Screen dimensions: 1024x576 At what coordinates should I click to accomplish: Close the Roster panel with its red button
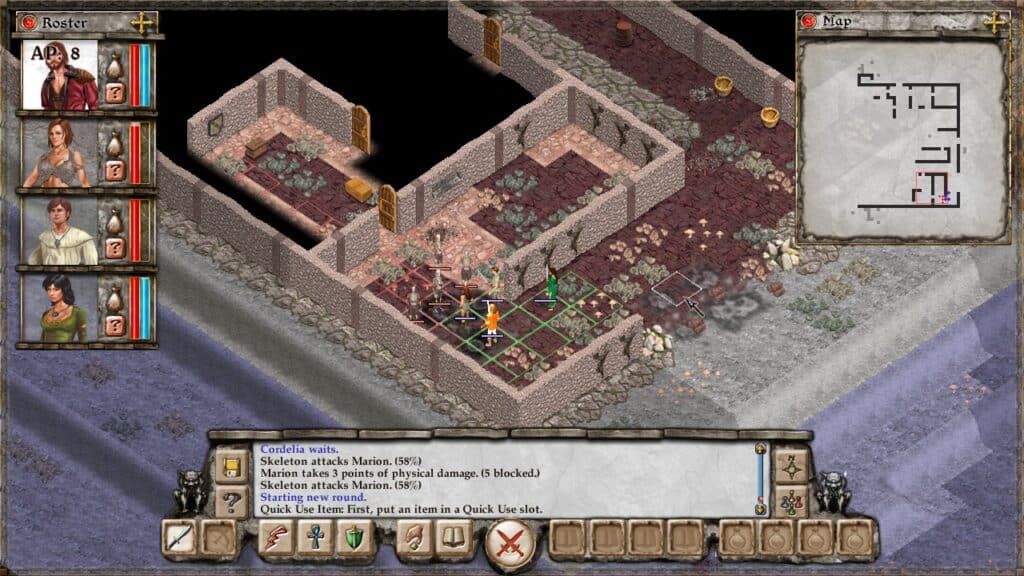coord(28,22)
